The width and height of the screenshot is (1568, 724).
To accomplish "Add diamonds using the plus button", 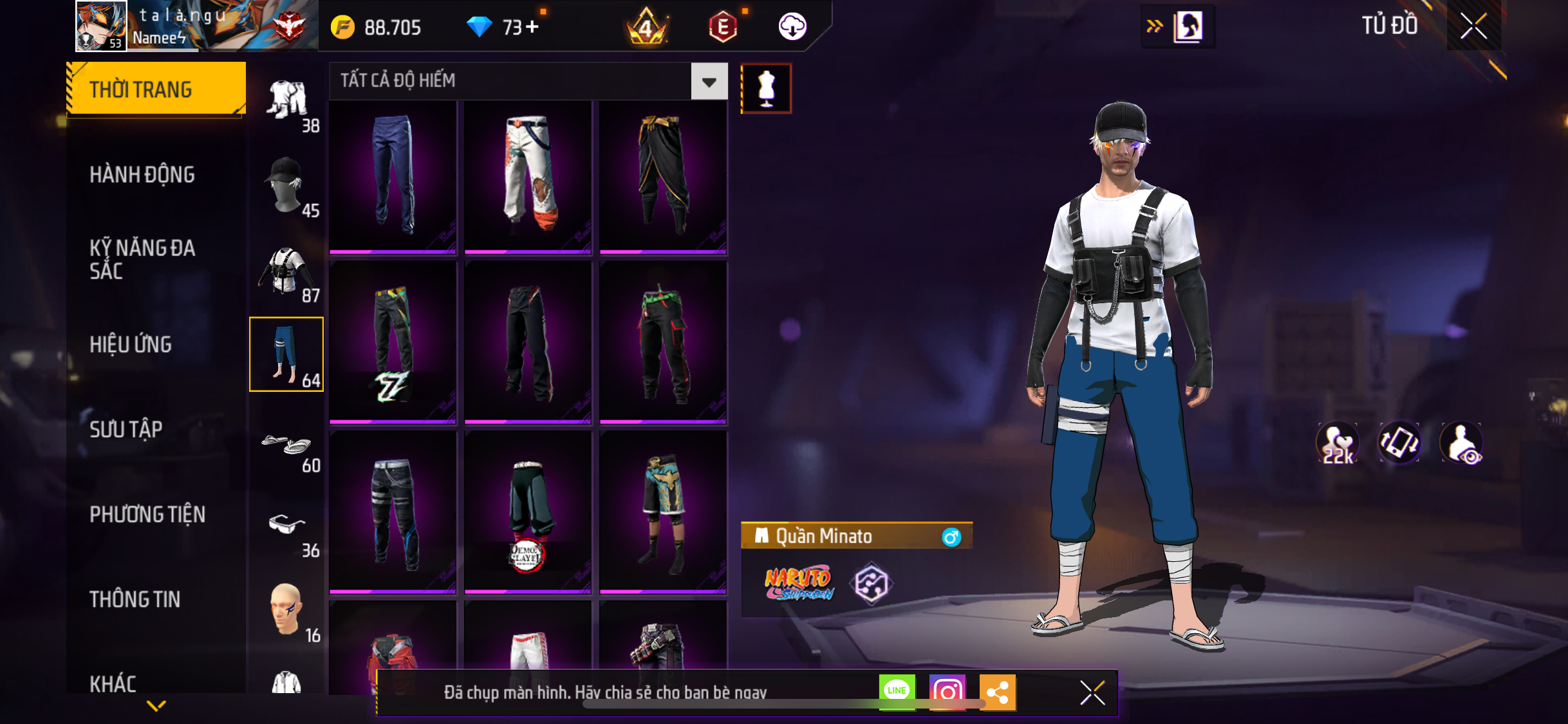I will [532, 27].
